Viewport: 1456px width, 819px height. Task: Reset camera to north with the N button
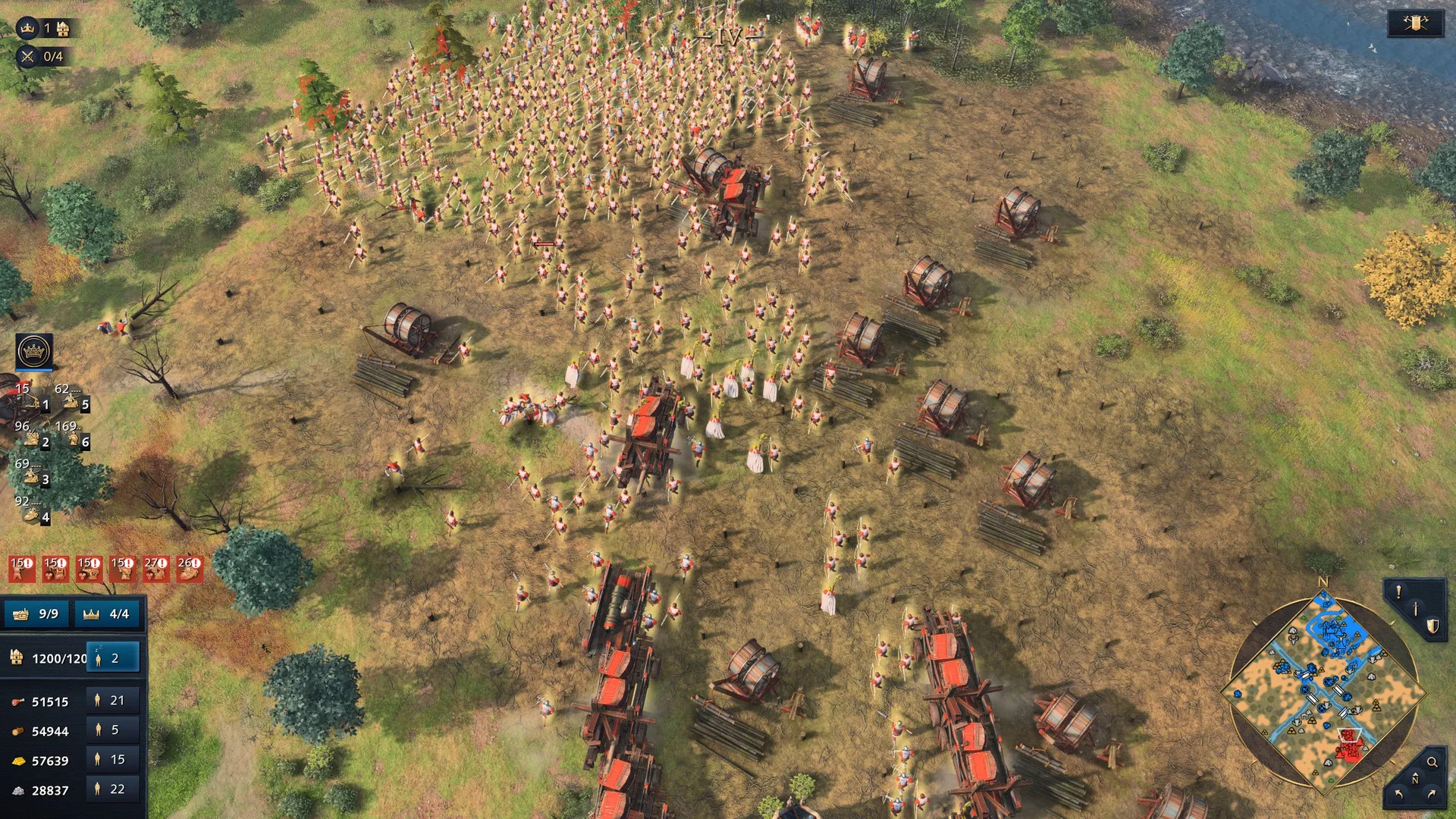1414,780
